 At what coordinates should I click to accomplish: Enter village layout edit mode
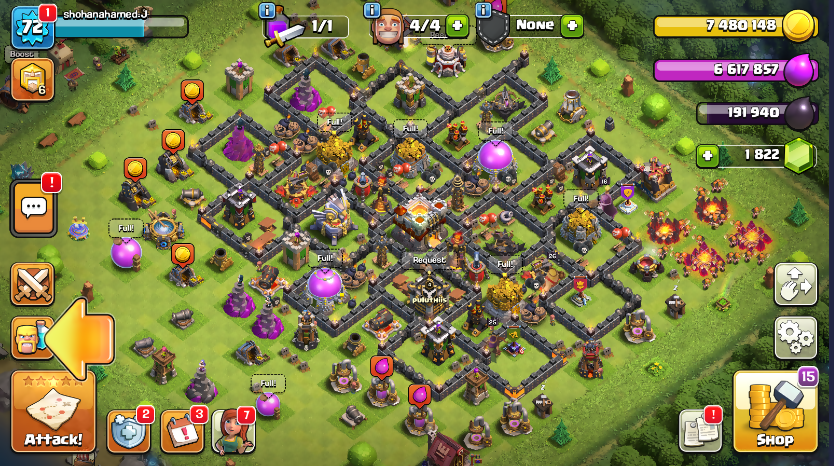point(795,285)
